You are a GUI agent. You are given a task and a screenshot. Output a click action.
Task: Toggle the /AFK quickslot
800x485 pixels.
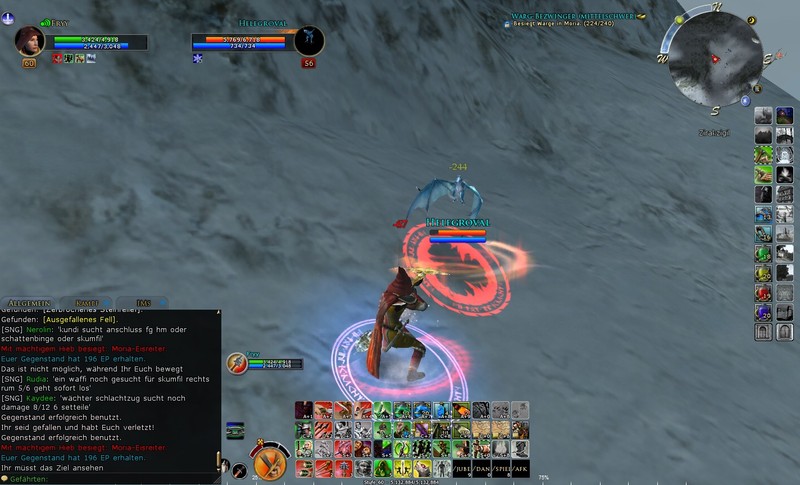pyautogui.click(x=519, y=467)
